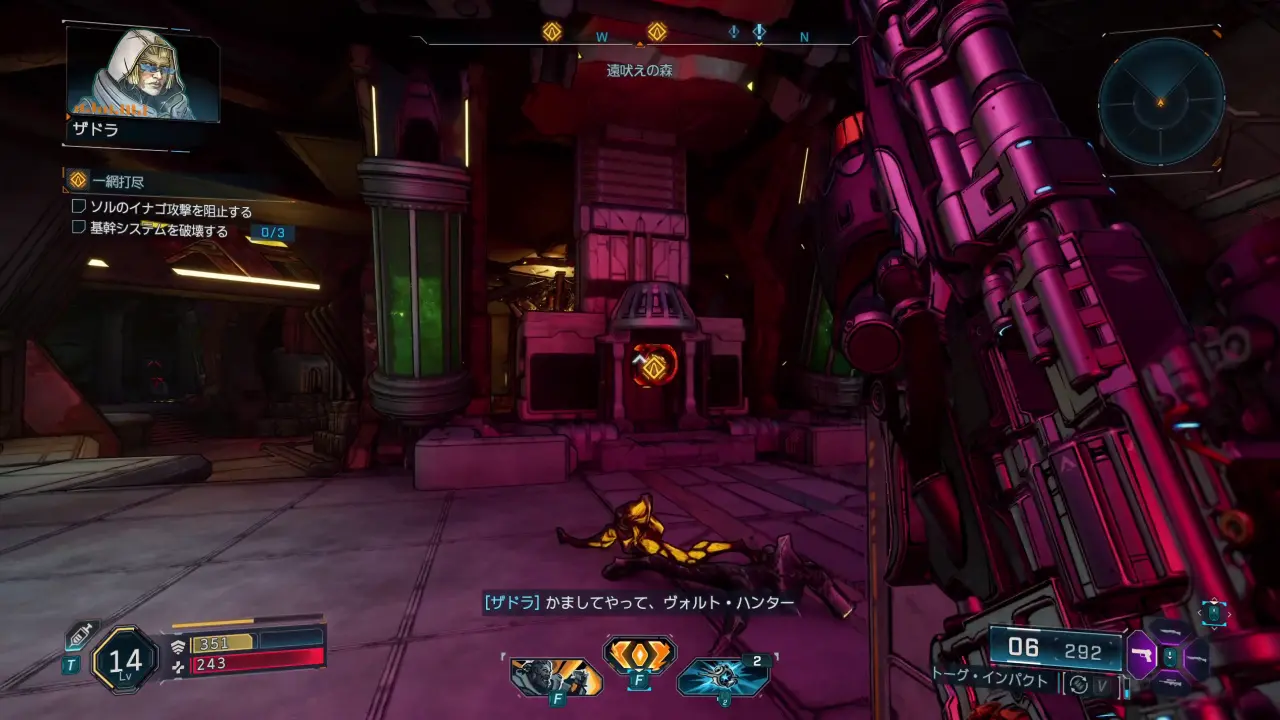The image size is (1280, 720).
Task: Tick the 基幹システムを破壊する objective checkbox
Action: coord(79,227)
